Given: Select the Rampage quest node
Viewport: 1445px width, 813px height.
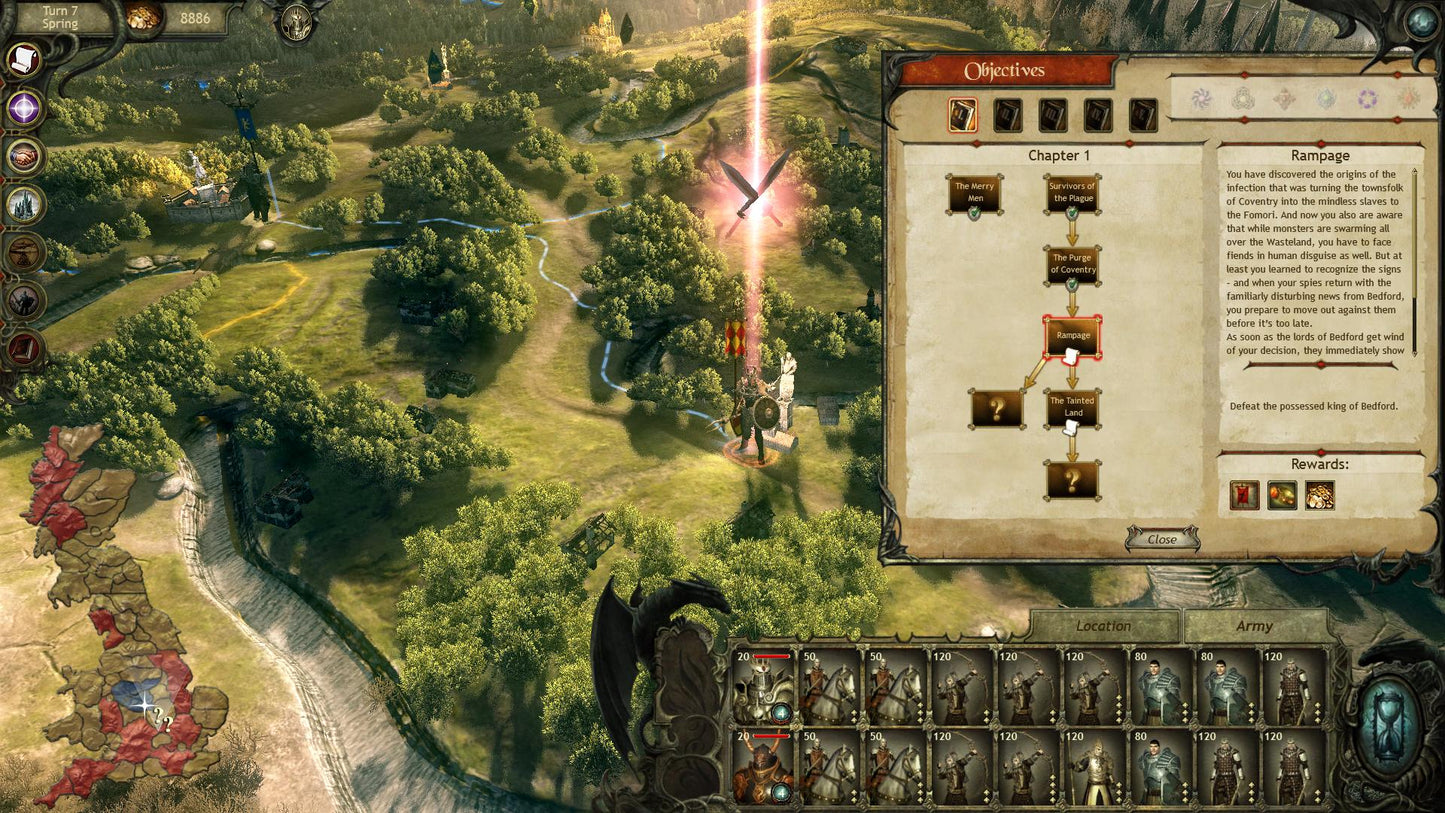Looking at the screenshot, I should pyautogui.click(x=1073, y=337).
